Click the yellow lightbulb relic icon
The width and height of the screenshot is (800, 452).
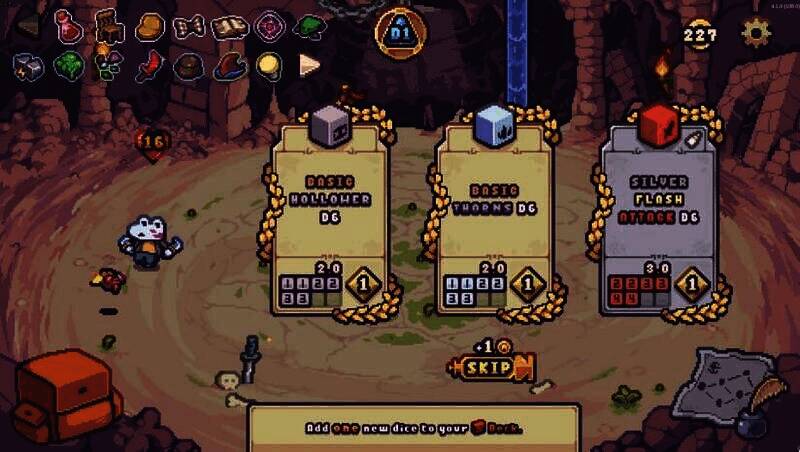(x=268, y=66)
